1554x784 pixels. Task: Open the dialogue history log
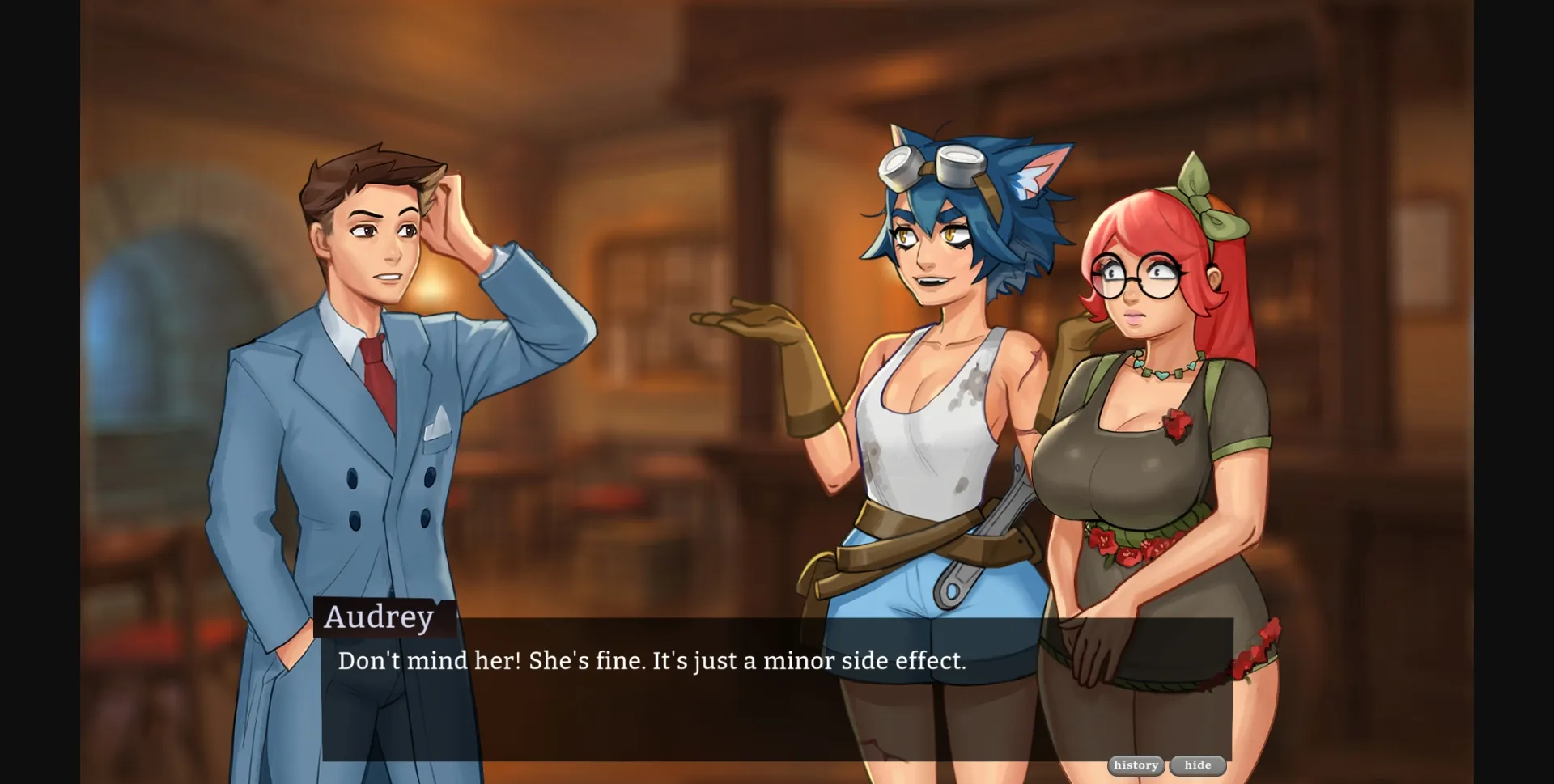tap(1136, 765)
